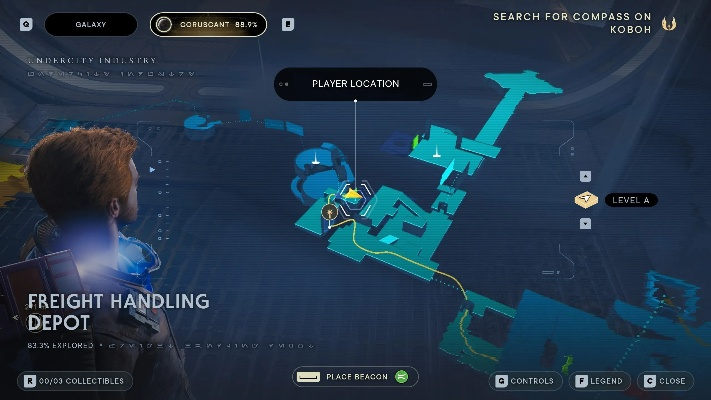Click the Player Location label
The image size is (711, 400).
(x=355, y=84)
